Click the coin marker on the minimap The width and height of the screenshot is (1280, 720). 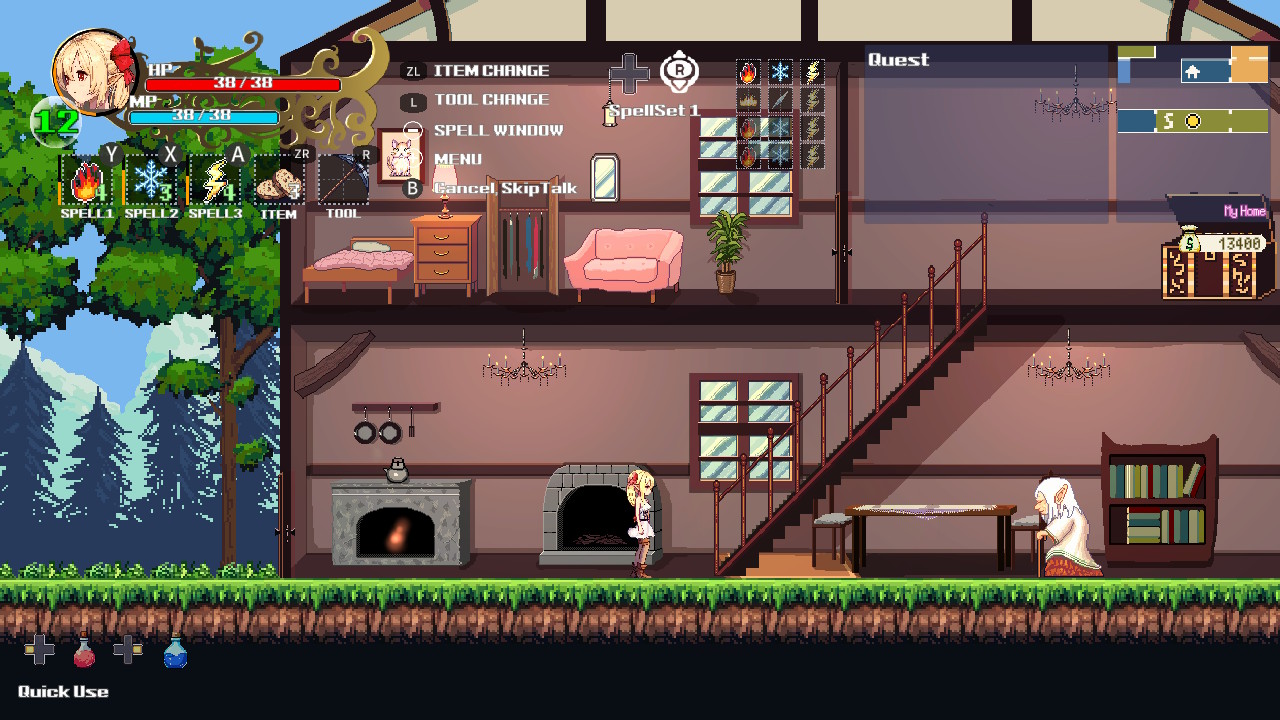(x=1191, y=120)
